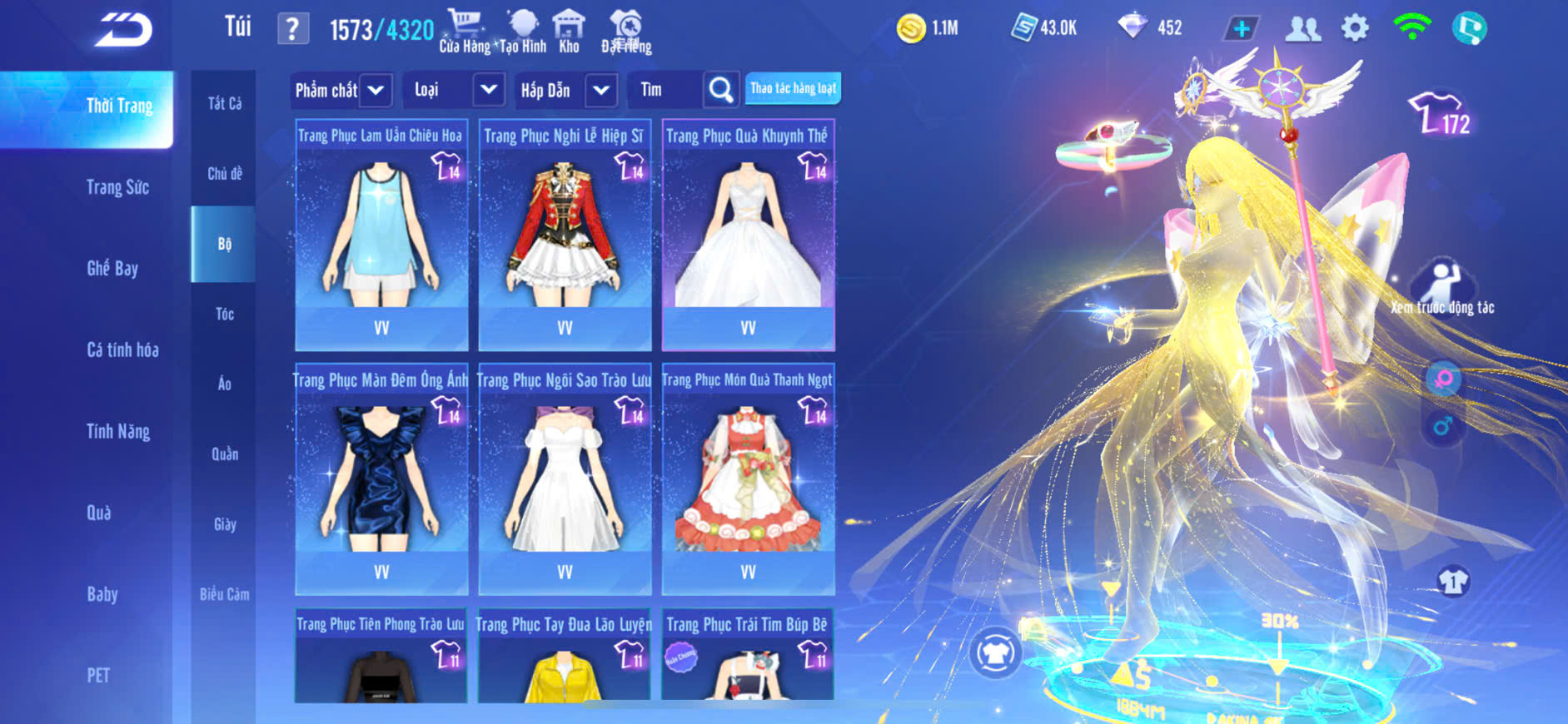
Task: Open the Kho storage icon
Action: (569, 32)
